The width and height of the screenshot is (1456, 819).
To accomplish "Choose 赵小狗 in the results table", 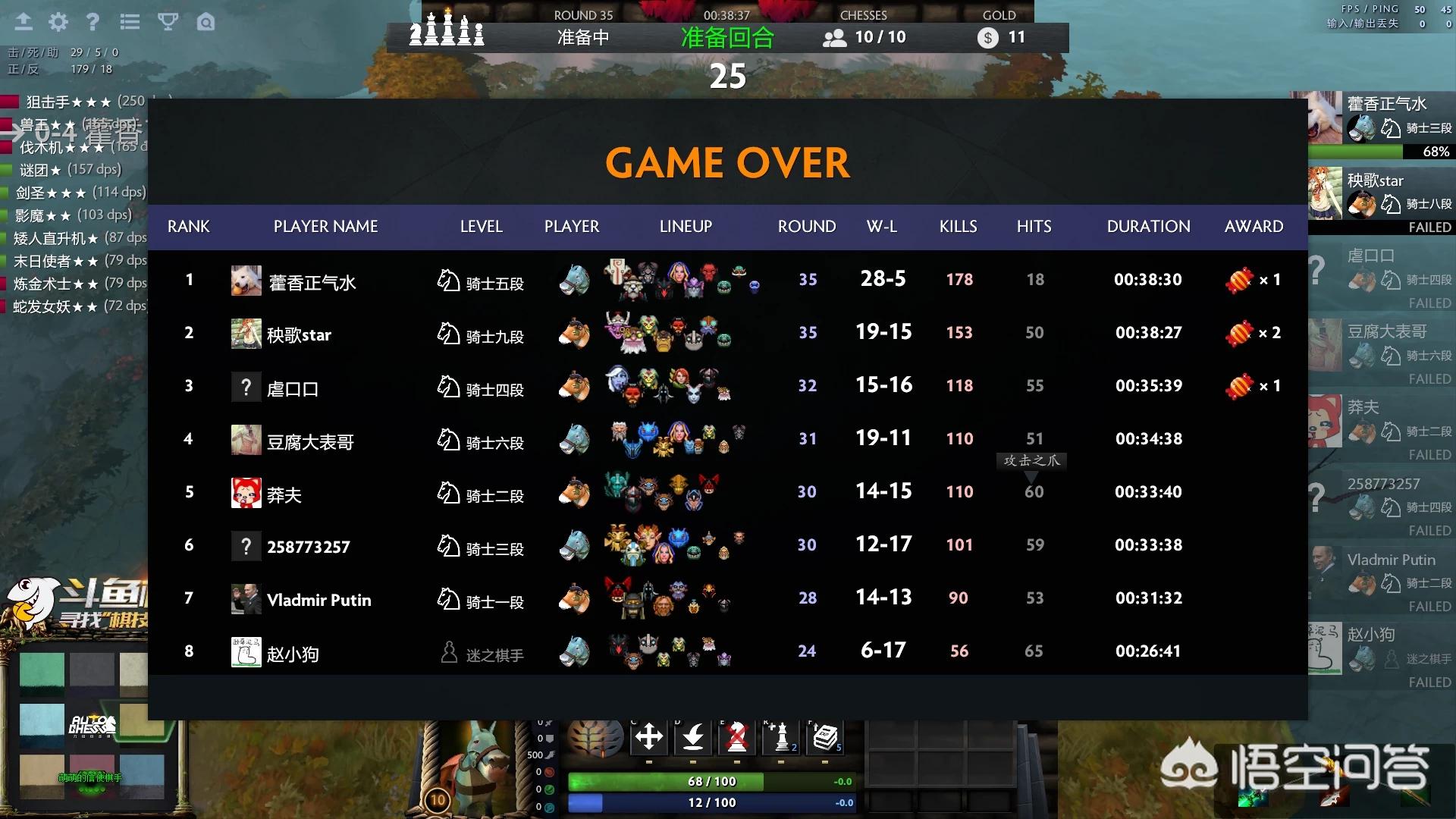I will (293, 654).
